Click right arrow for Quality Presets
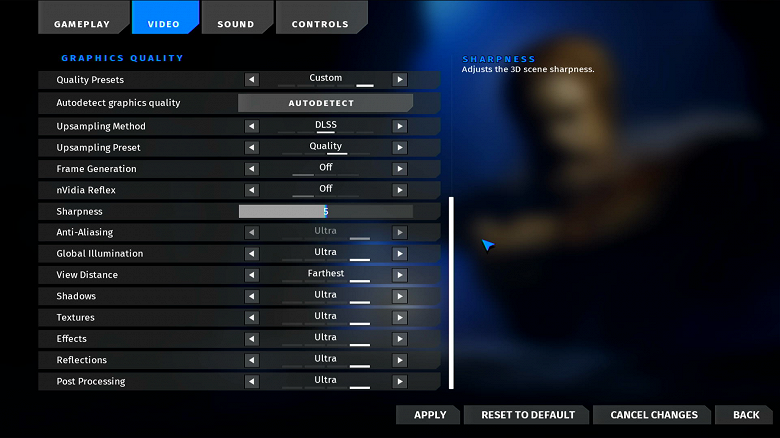The image size is (780, 438). click(399, 79)
